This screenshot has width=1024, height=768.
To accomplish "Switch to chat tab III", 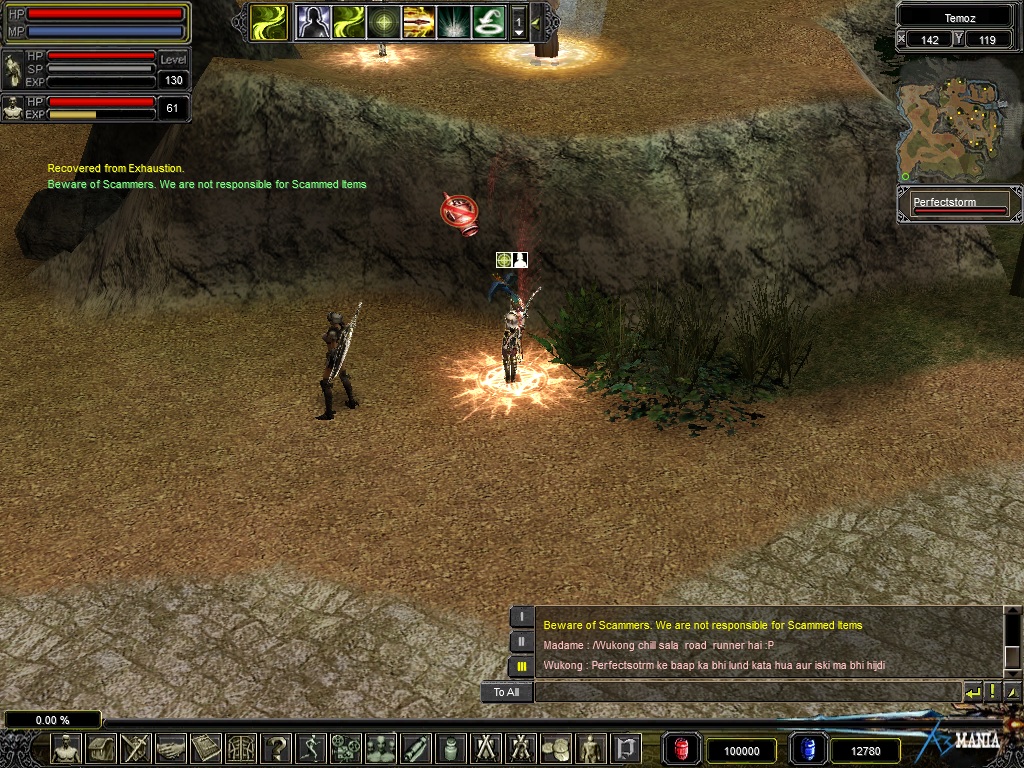I will click(x=521, y=666).
